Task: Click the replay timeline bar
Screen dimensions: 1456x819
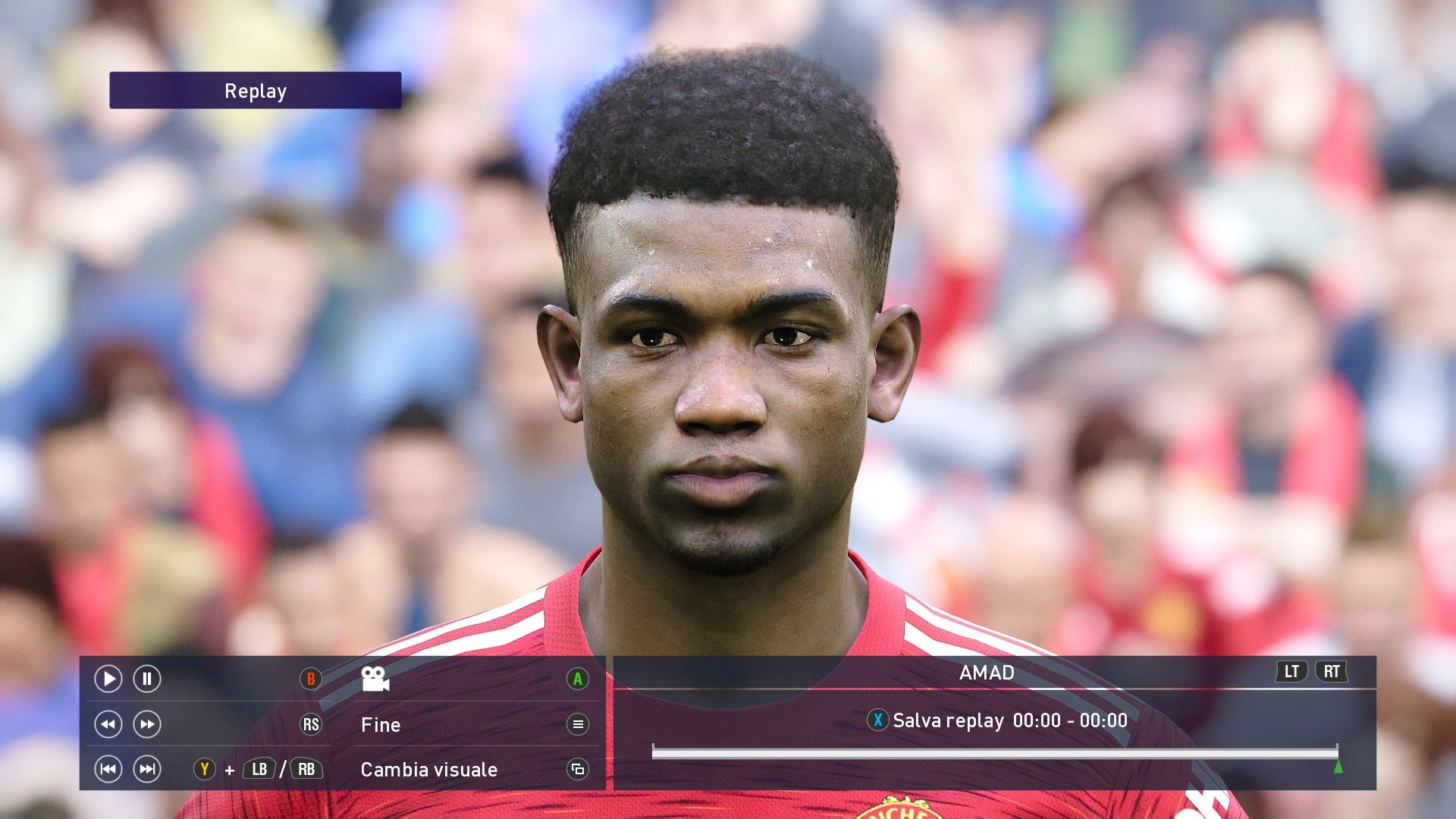Action: click(x=993, y=752)
